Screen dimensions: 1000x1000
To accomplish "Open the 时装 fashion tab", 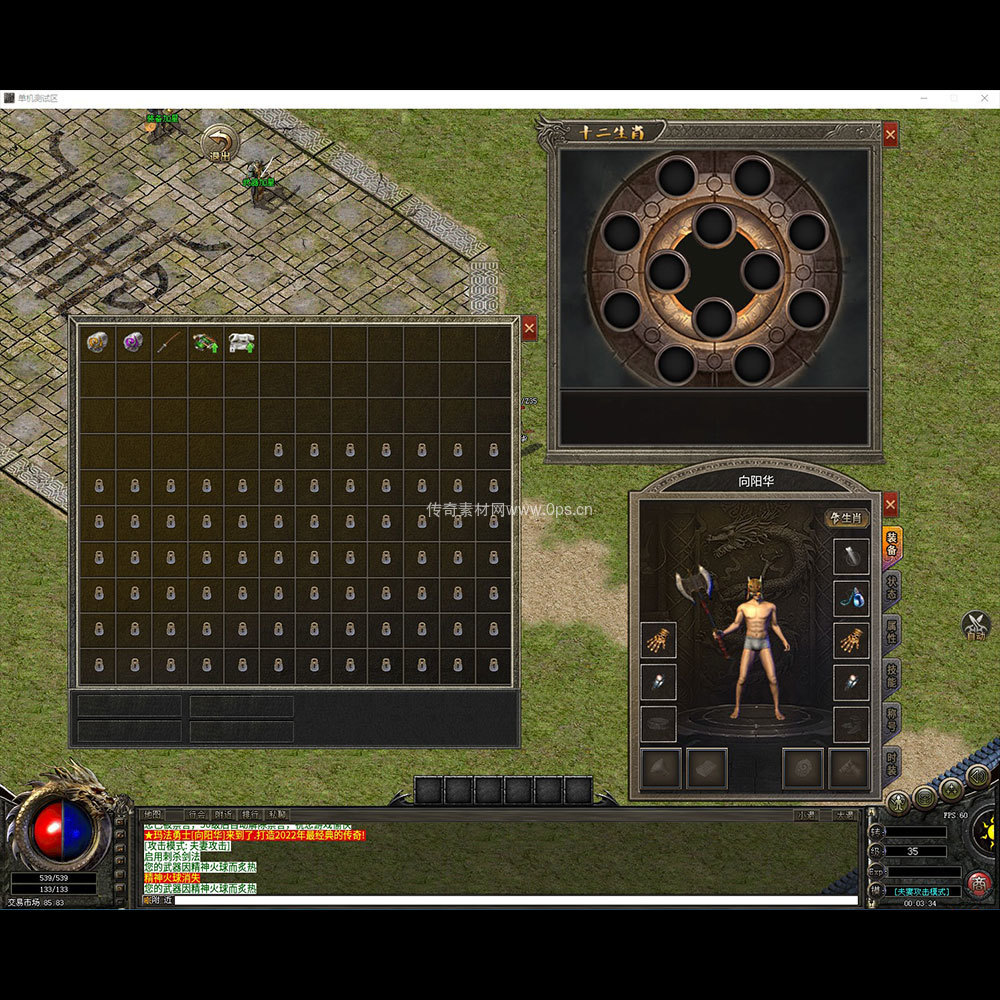I will click(x=891, y=764).
